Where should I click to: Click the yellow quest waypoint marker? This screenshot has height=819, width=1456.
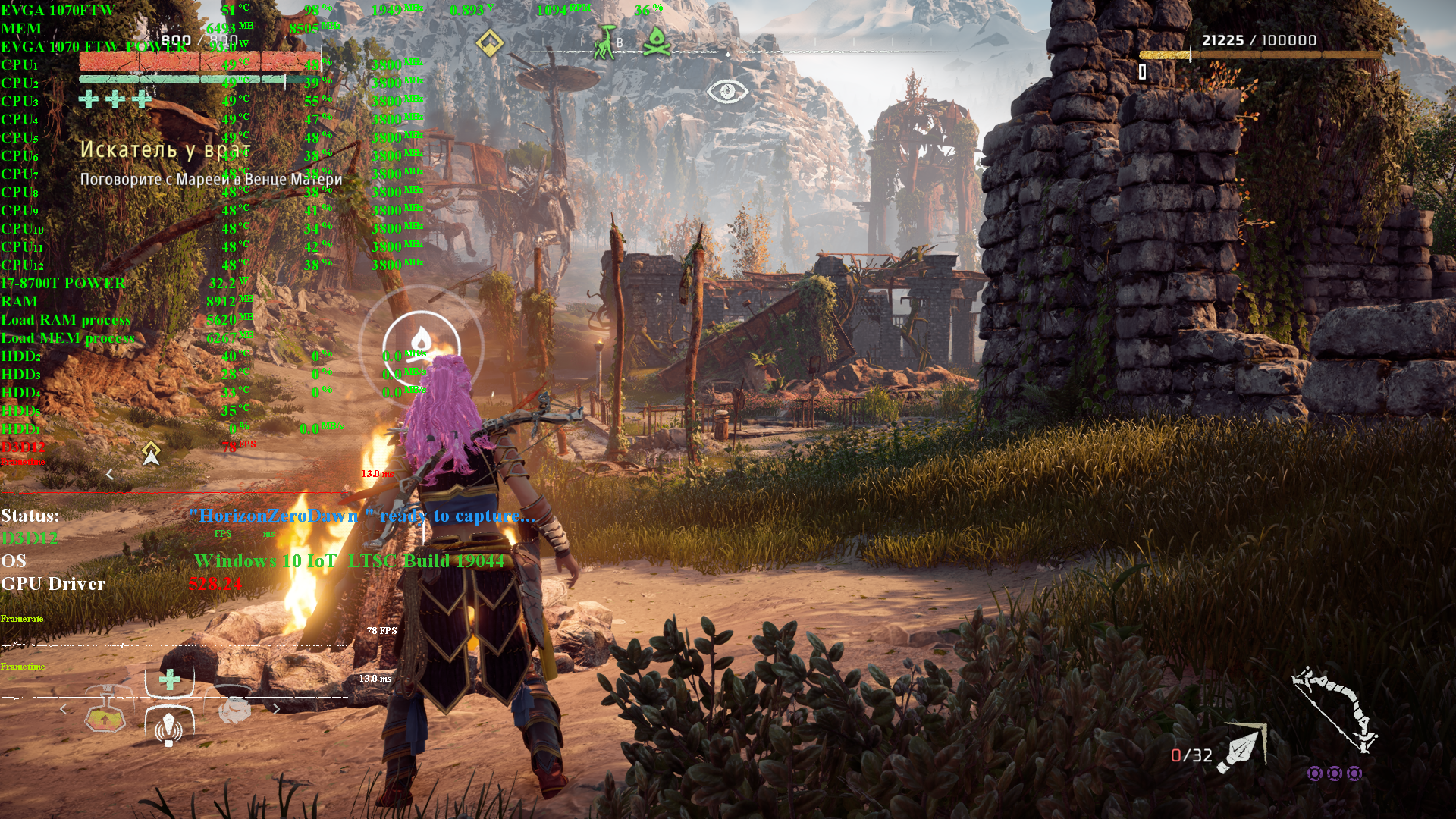coord(152,452)
